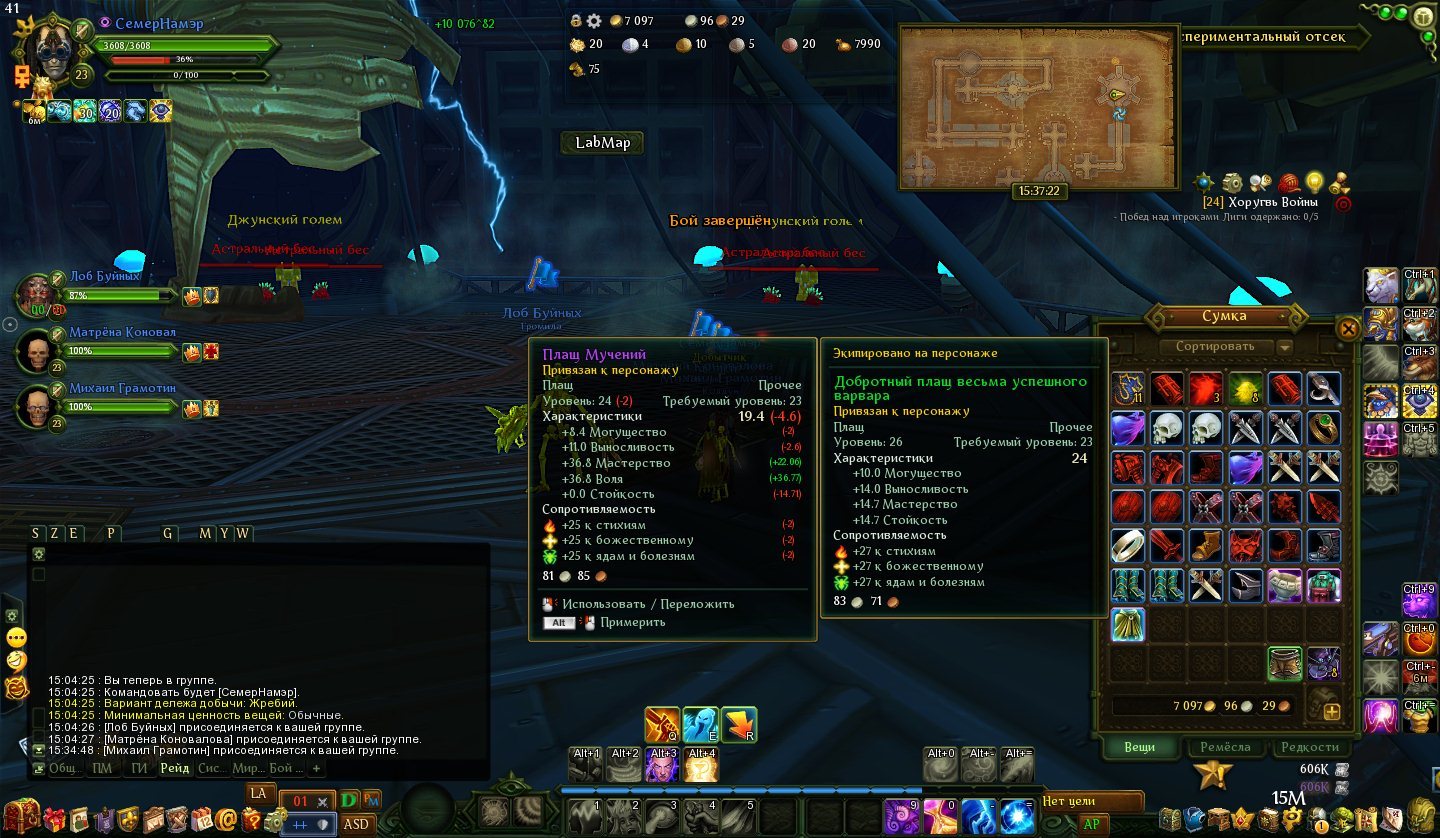
Task: Select party member Лоб Буйных portrait
Action: point(39,295)
